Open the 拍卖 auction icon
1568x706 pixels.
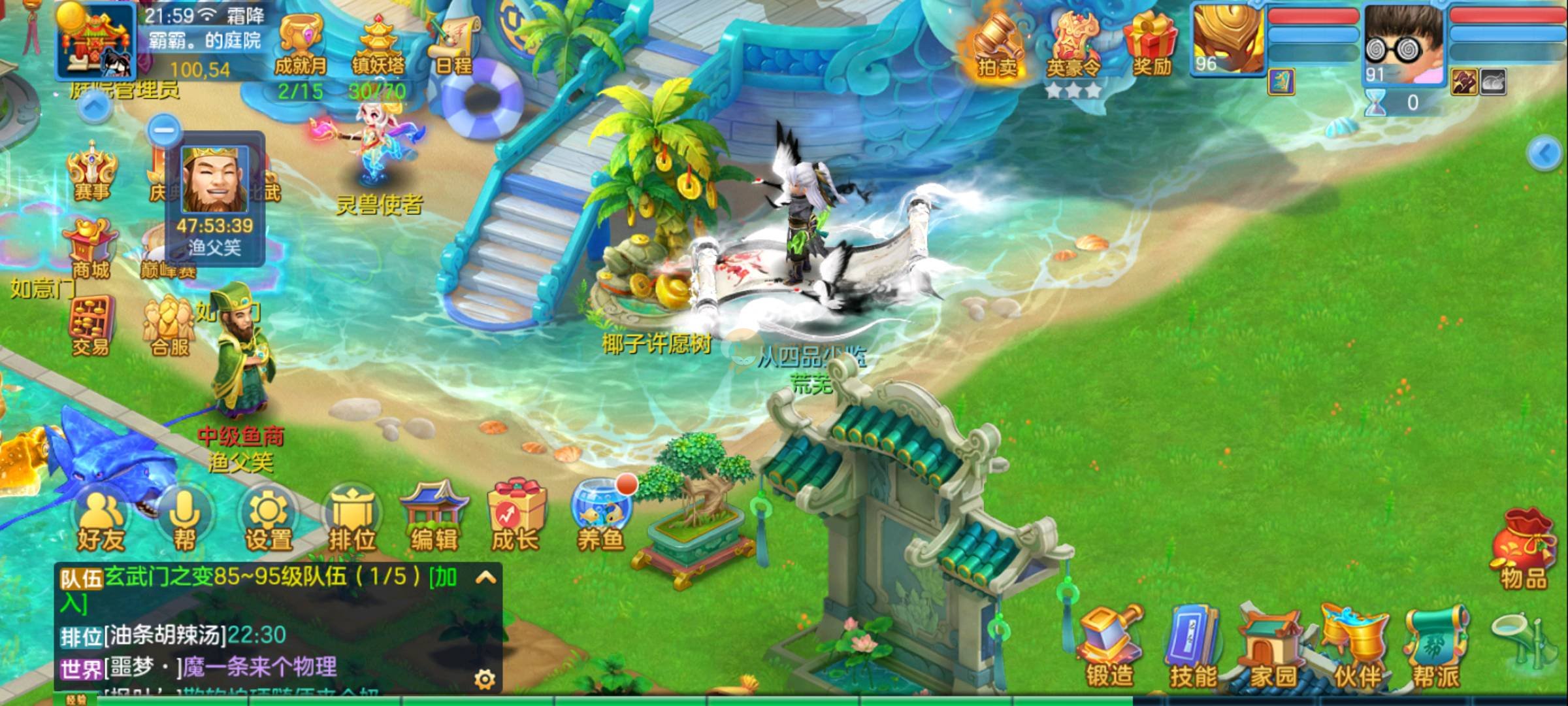tap(997, 46)
